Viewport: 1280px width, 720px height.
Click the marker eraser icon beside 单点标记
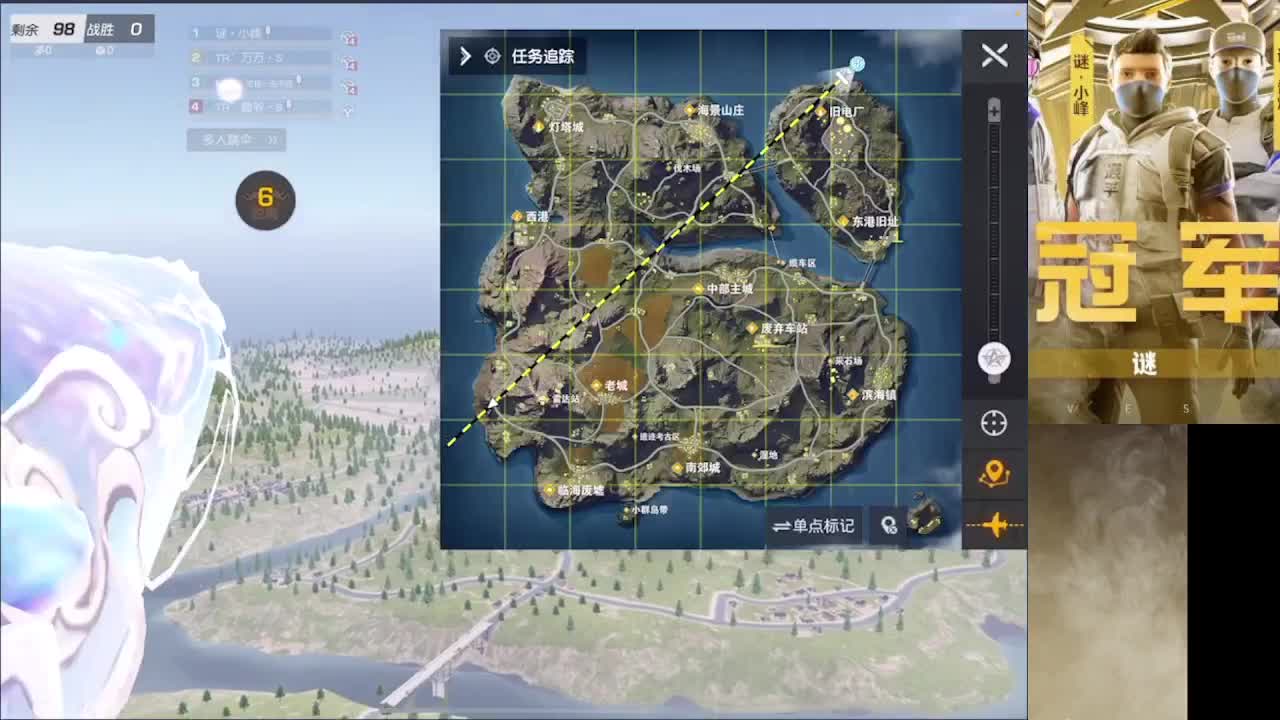pos(886,526)
